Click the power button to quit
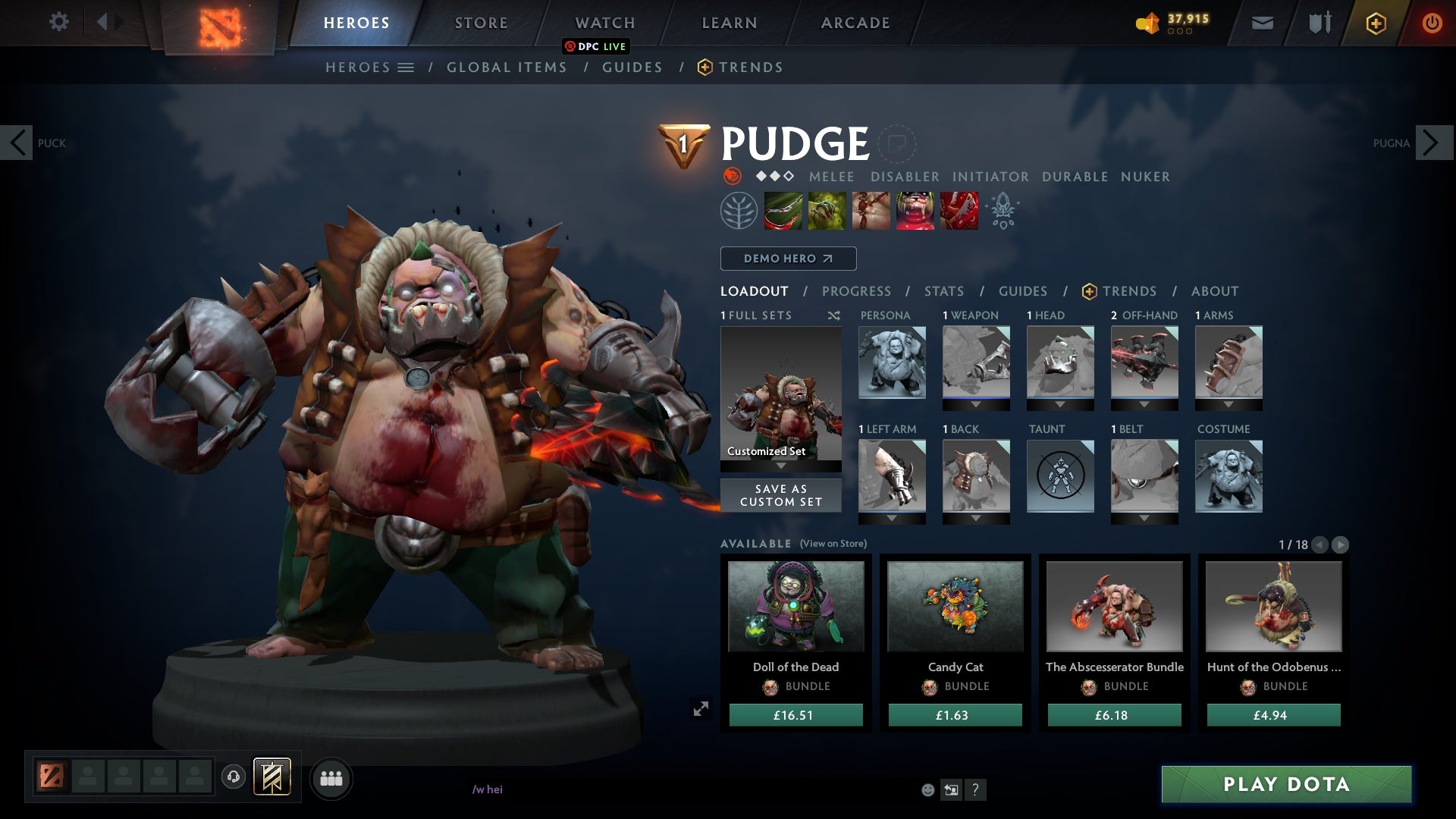This screenshot has height=819, width=1456. [x=1432, y=23]
